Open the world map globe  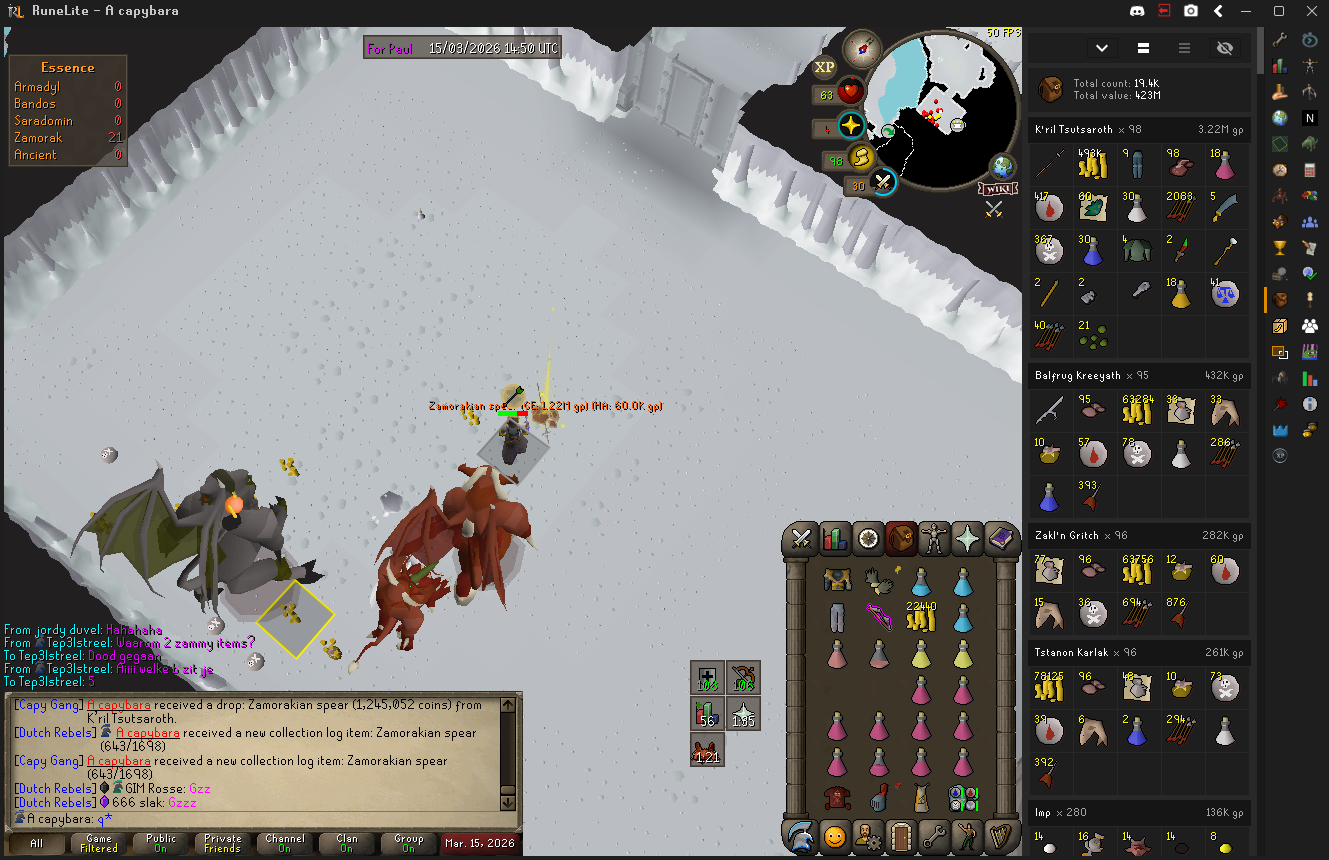1003,166
